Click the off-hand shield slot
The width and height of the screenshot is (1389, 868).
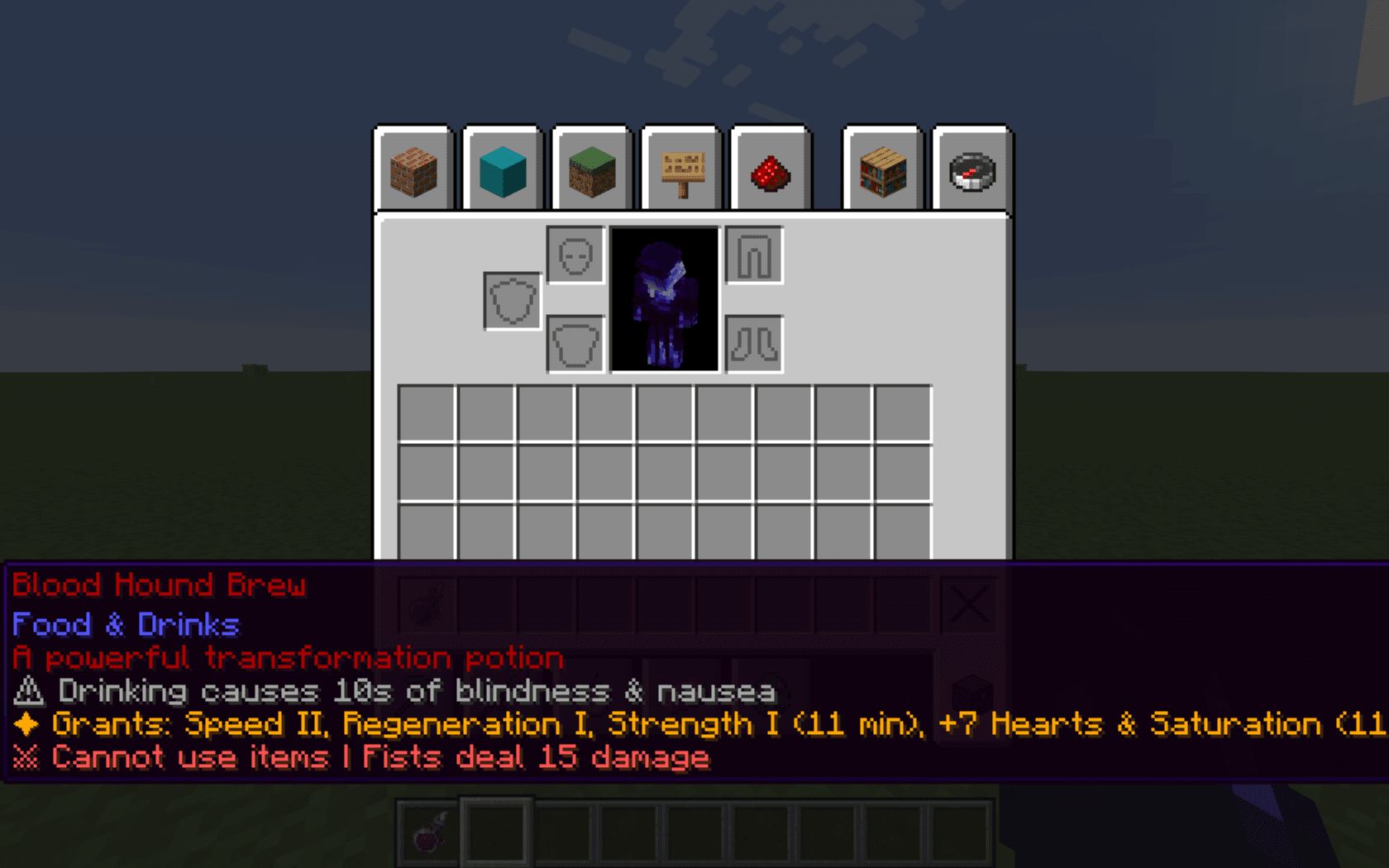tap(513, 301)
